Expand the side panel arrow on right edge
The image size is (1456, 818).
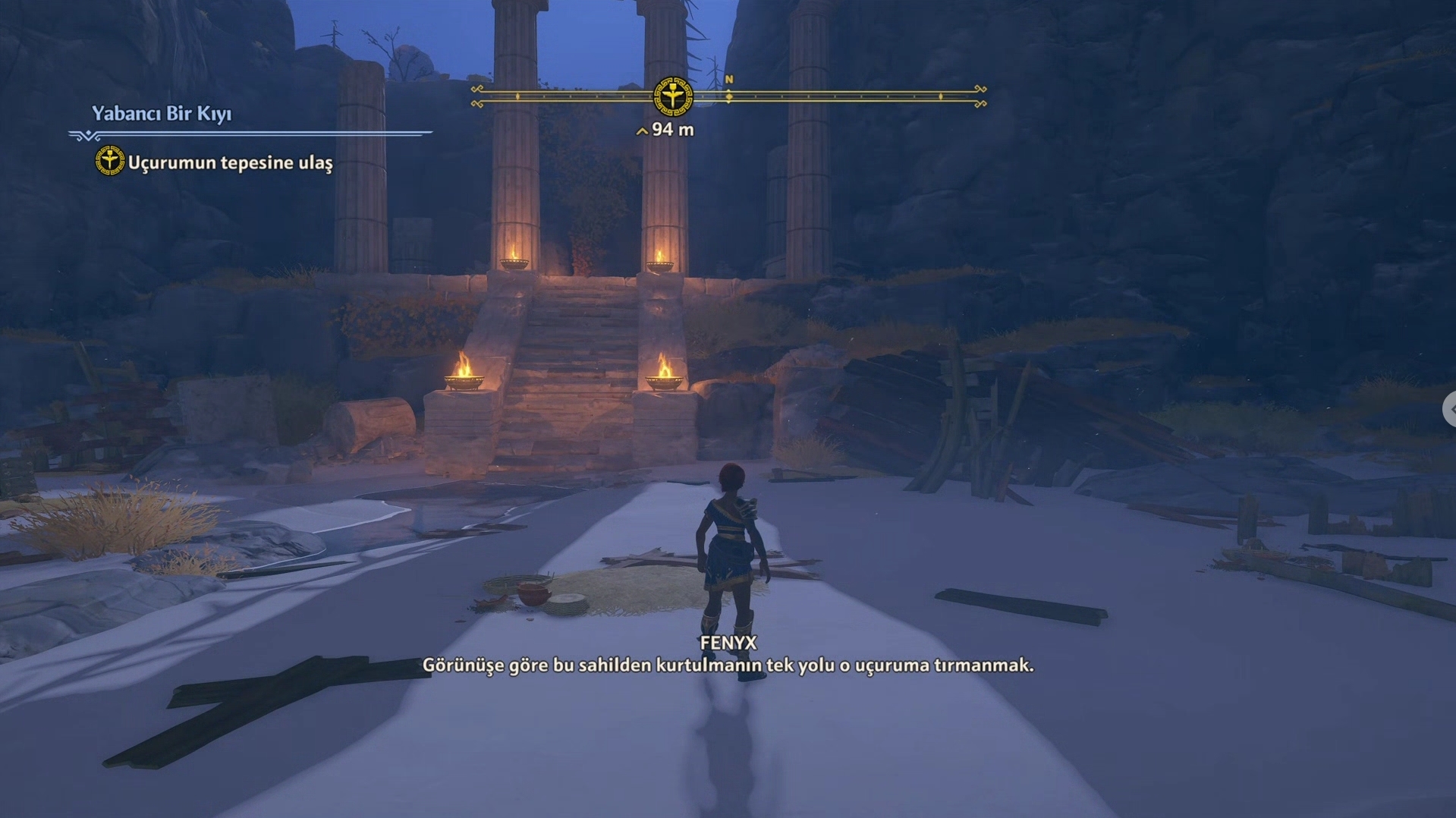pos(1450,409)
